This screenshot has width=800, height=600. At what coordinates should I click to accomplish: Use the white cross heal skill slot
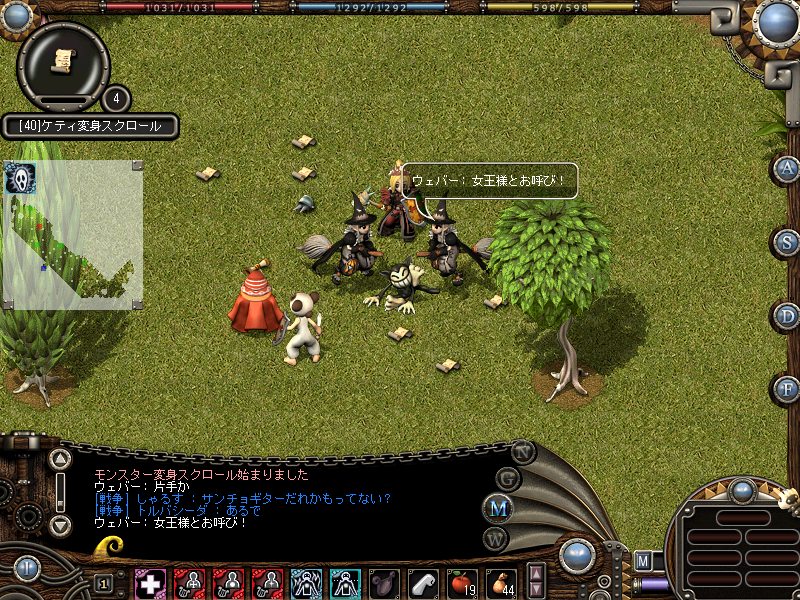coord(150,582)
